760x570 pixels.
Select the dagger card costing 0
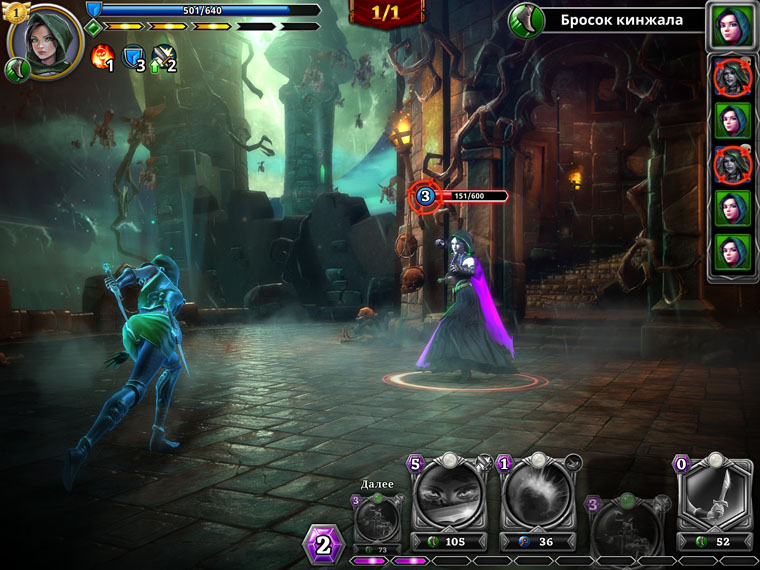(714, 497)
